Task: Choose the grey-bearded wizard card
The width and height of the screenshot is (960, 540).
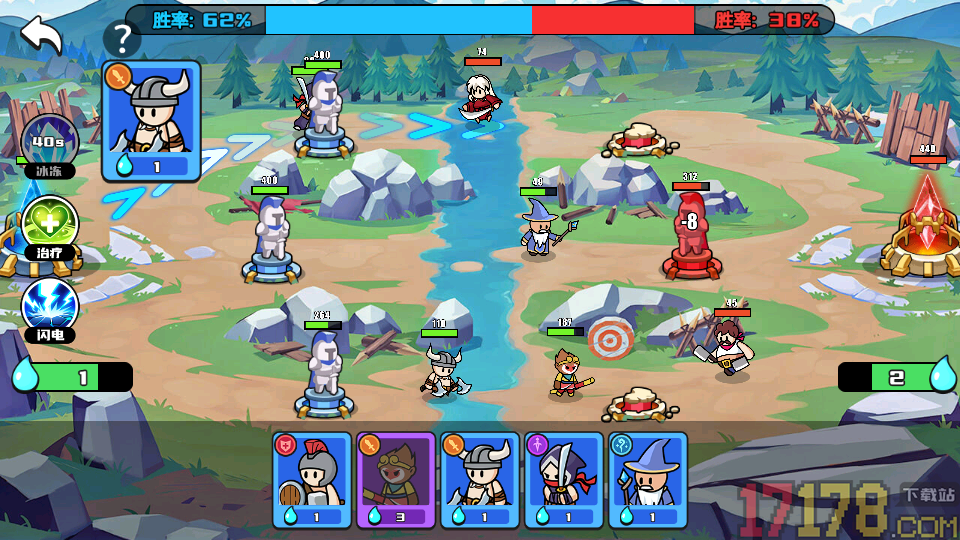Action: pos(648,479)
